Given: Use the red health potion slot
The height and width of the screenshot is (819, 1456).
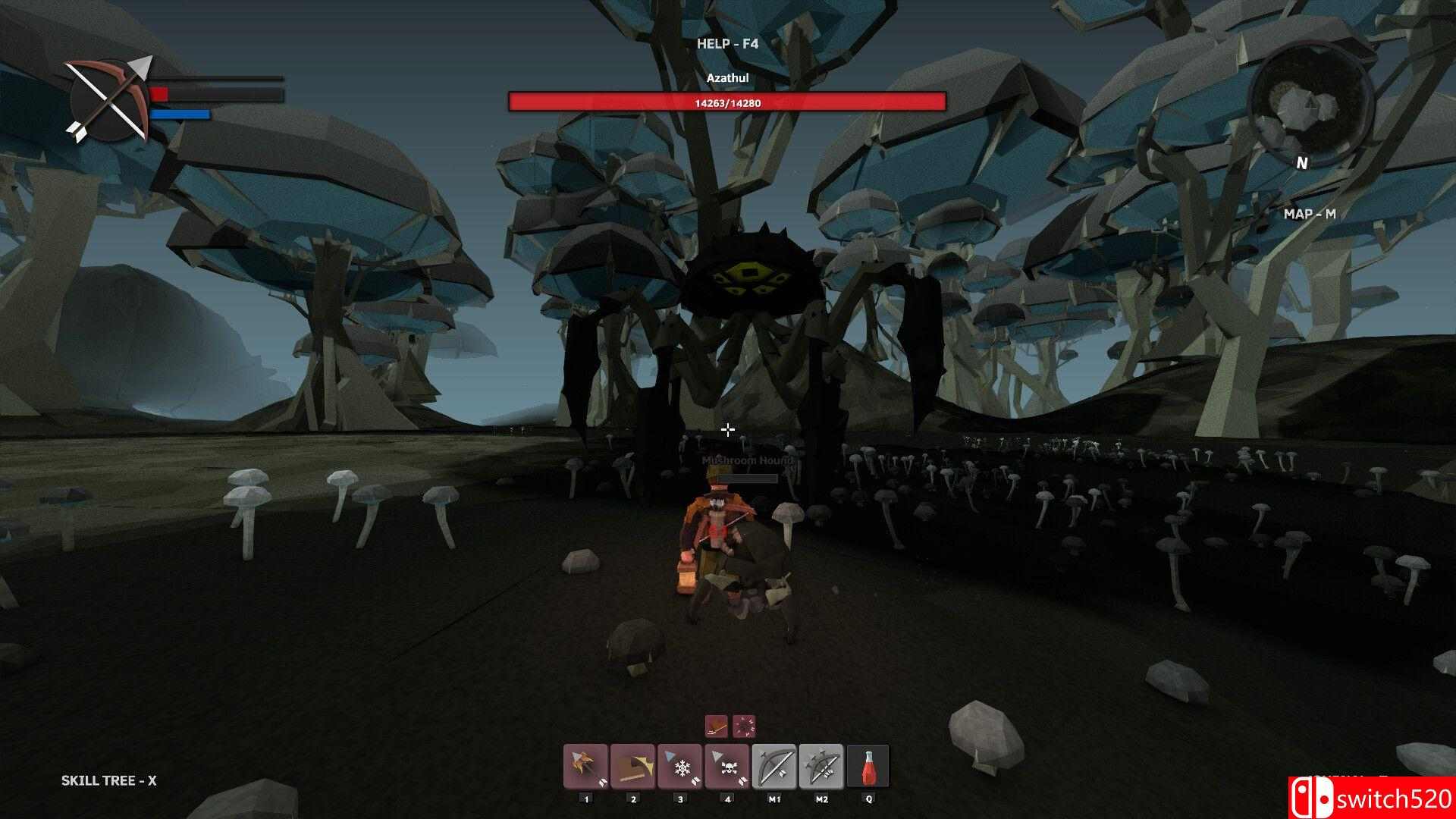Looking at the screenshot, I should pos(868,767).
